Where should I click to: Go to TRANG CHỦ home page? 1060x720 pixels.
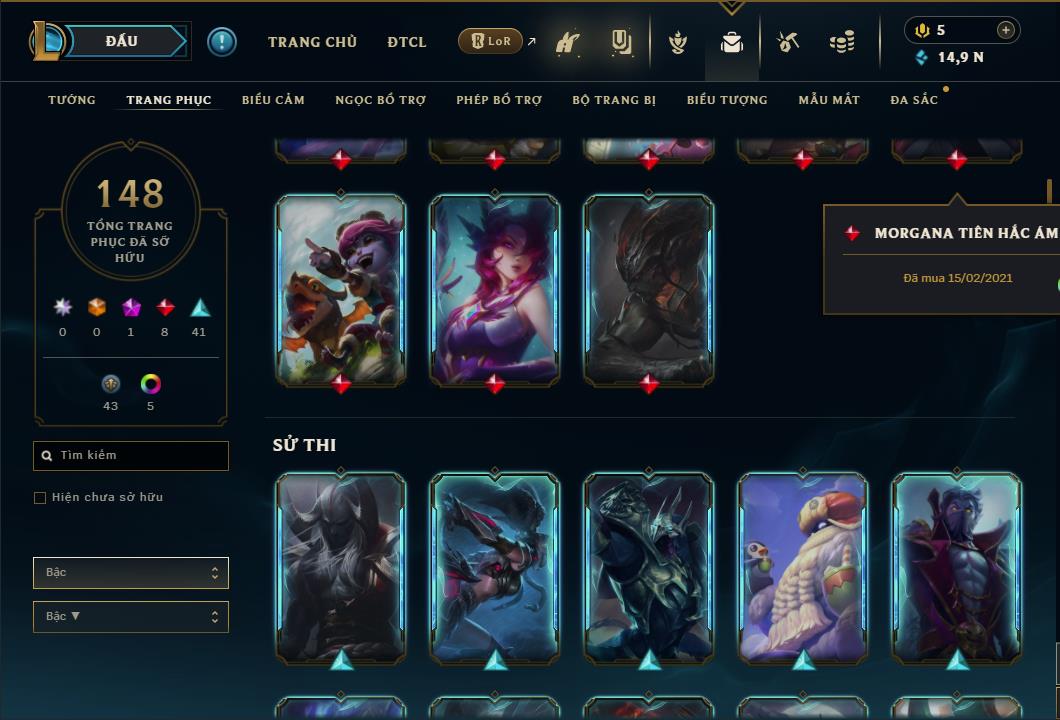point(312,42)
